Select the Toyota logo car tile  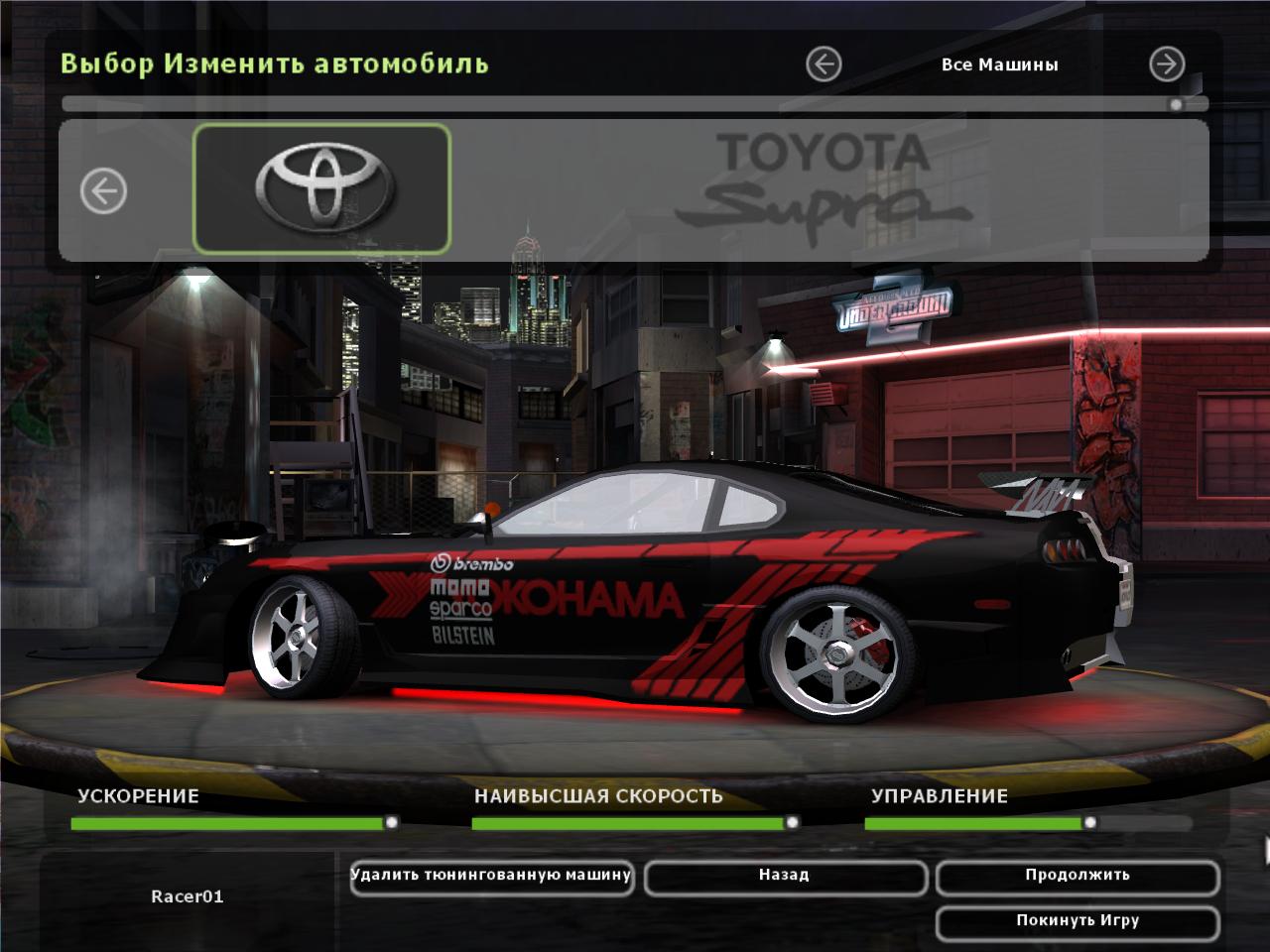[321, 188]
